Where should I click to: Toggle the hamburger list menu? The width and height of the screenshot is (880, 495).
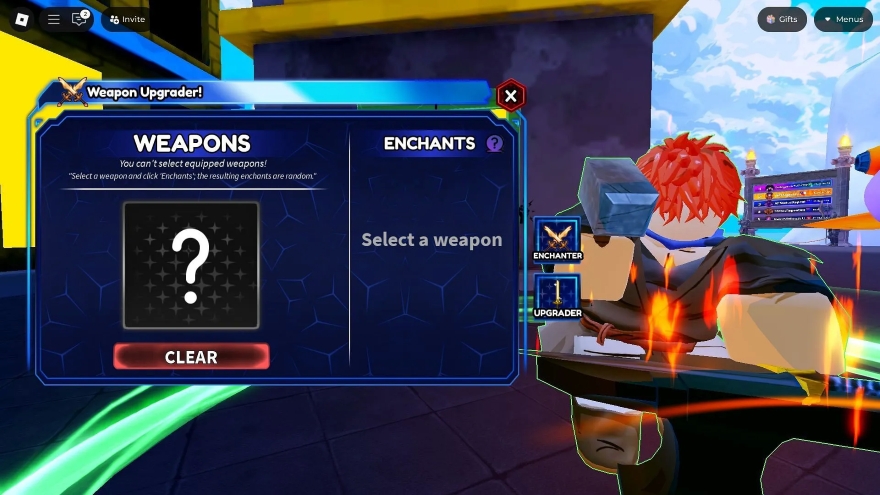pos(54,19)
